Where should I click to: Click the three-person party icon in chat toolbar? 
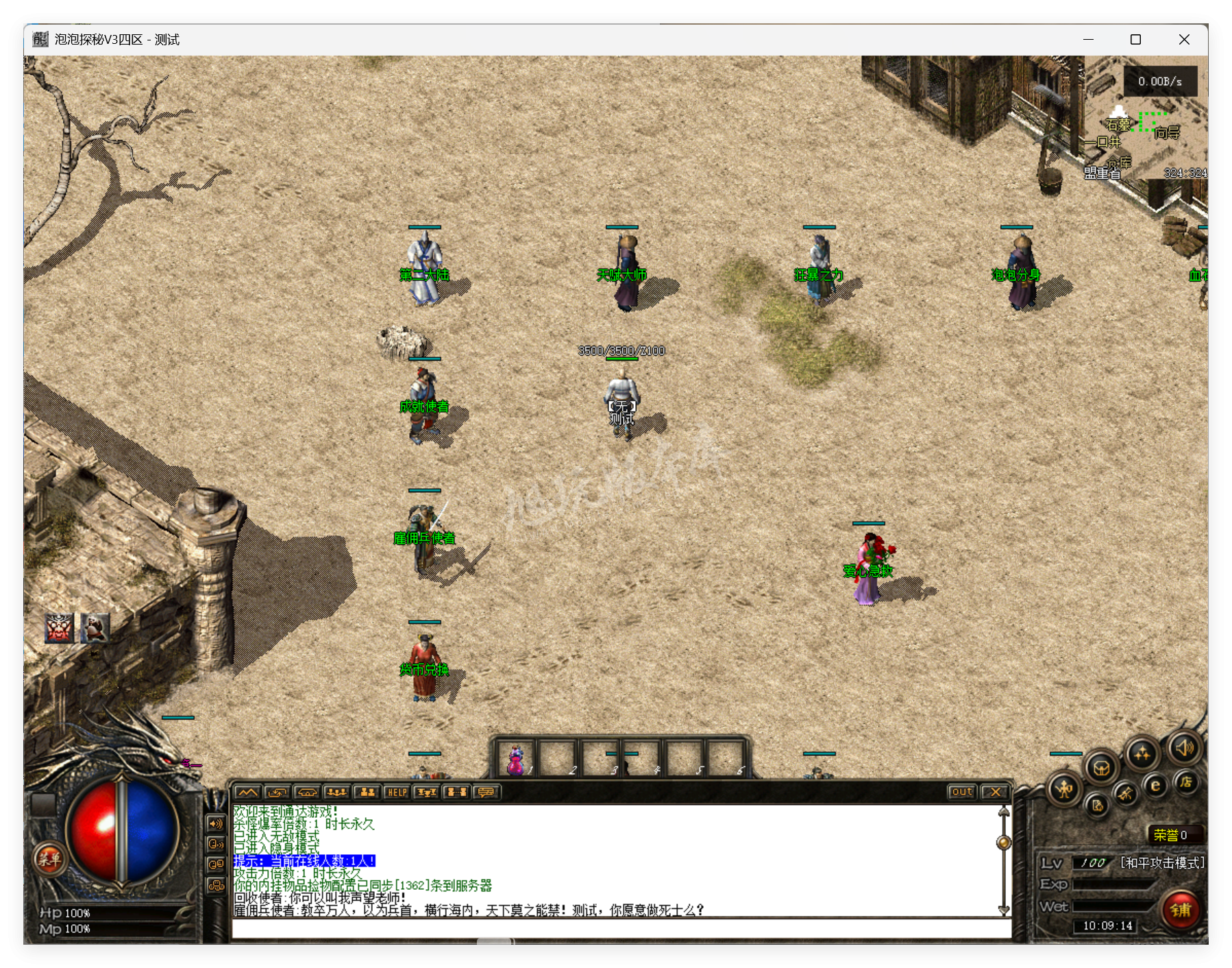[x=336, y=792]
